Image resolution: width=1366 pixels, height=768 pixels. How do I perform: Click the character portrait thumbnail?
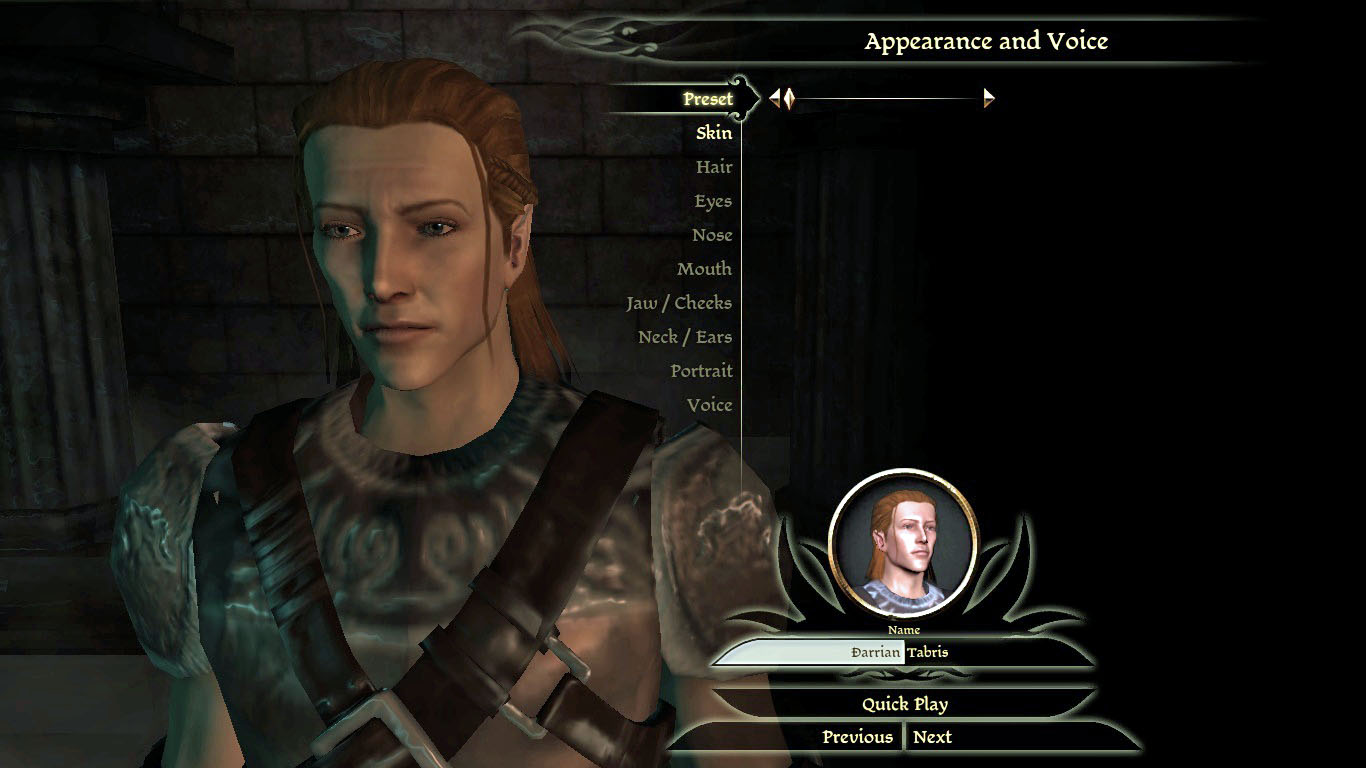tap(903, 542)
